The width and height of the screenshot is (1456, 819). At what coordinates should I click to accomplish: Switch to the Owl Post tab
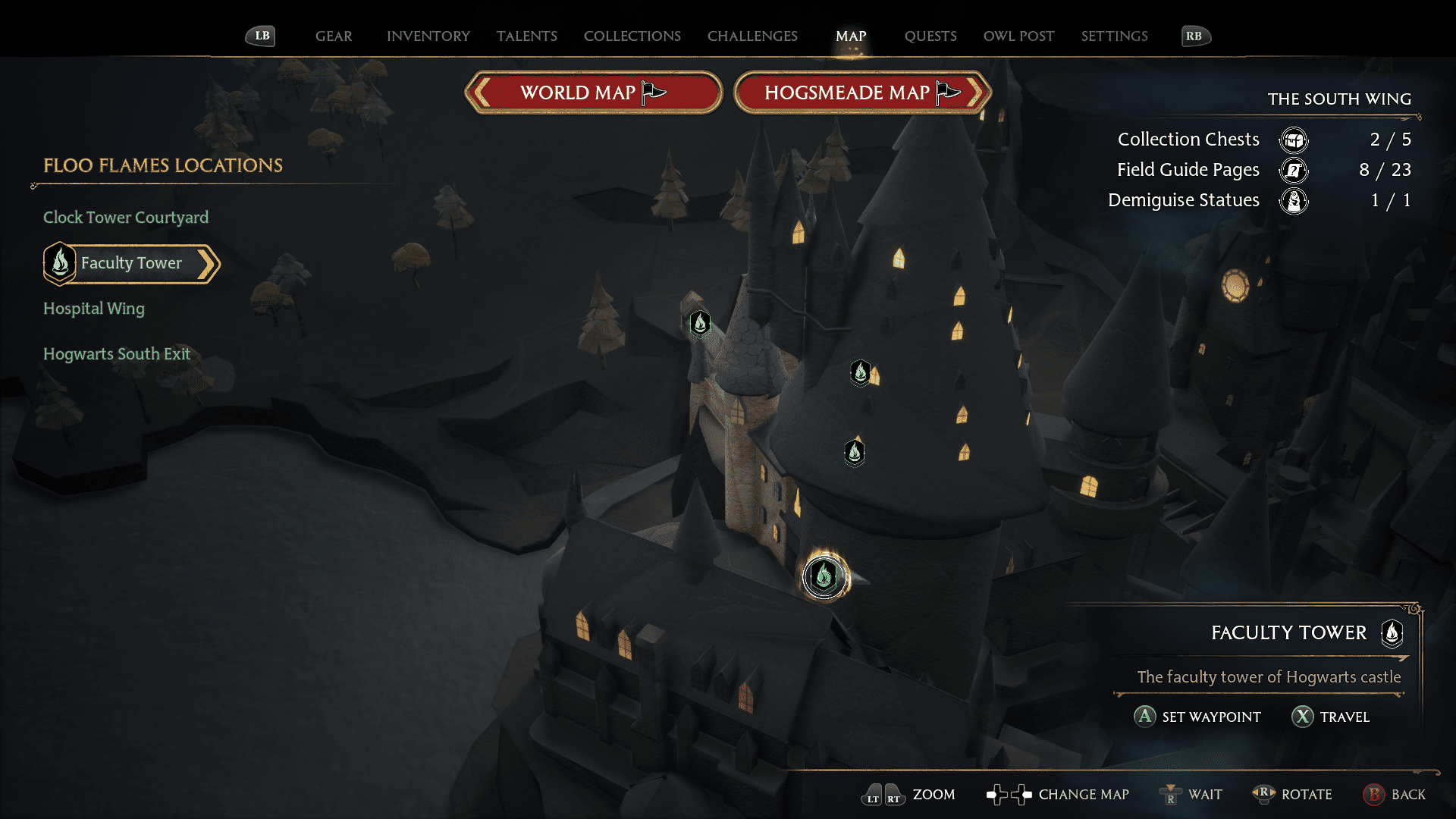1018,36
